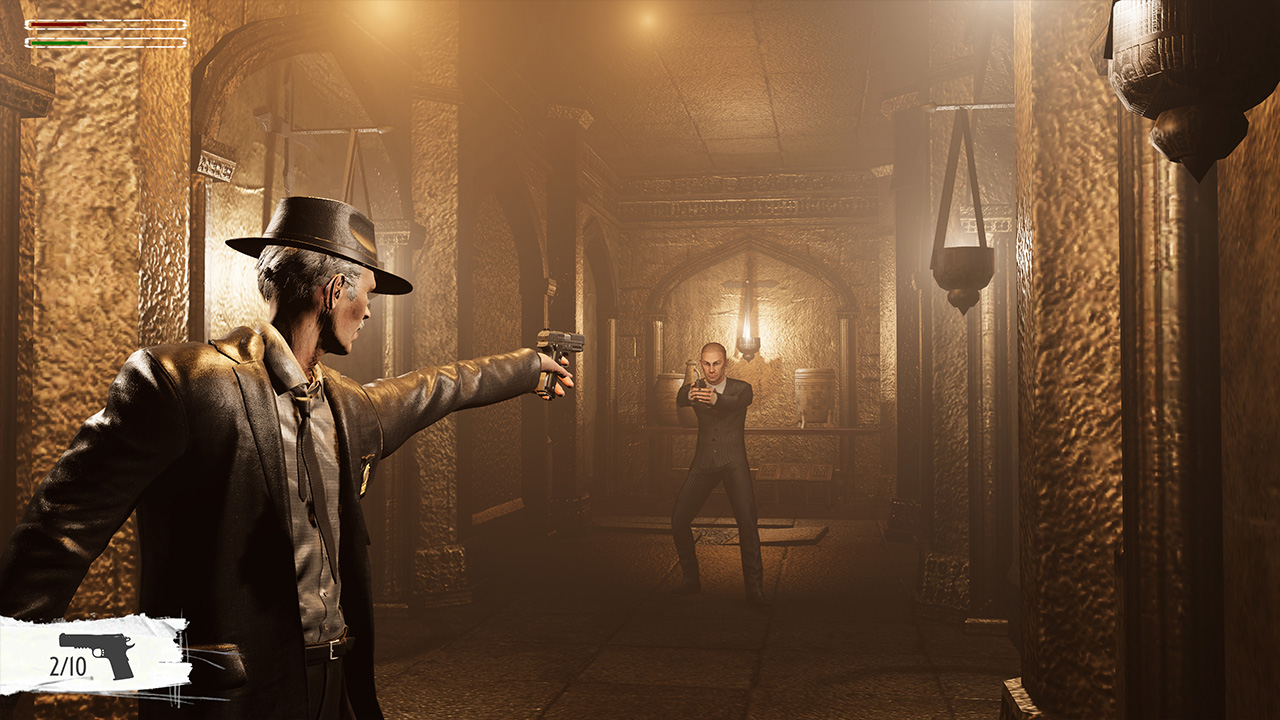Click the green player stamina bar

(60, 45)
